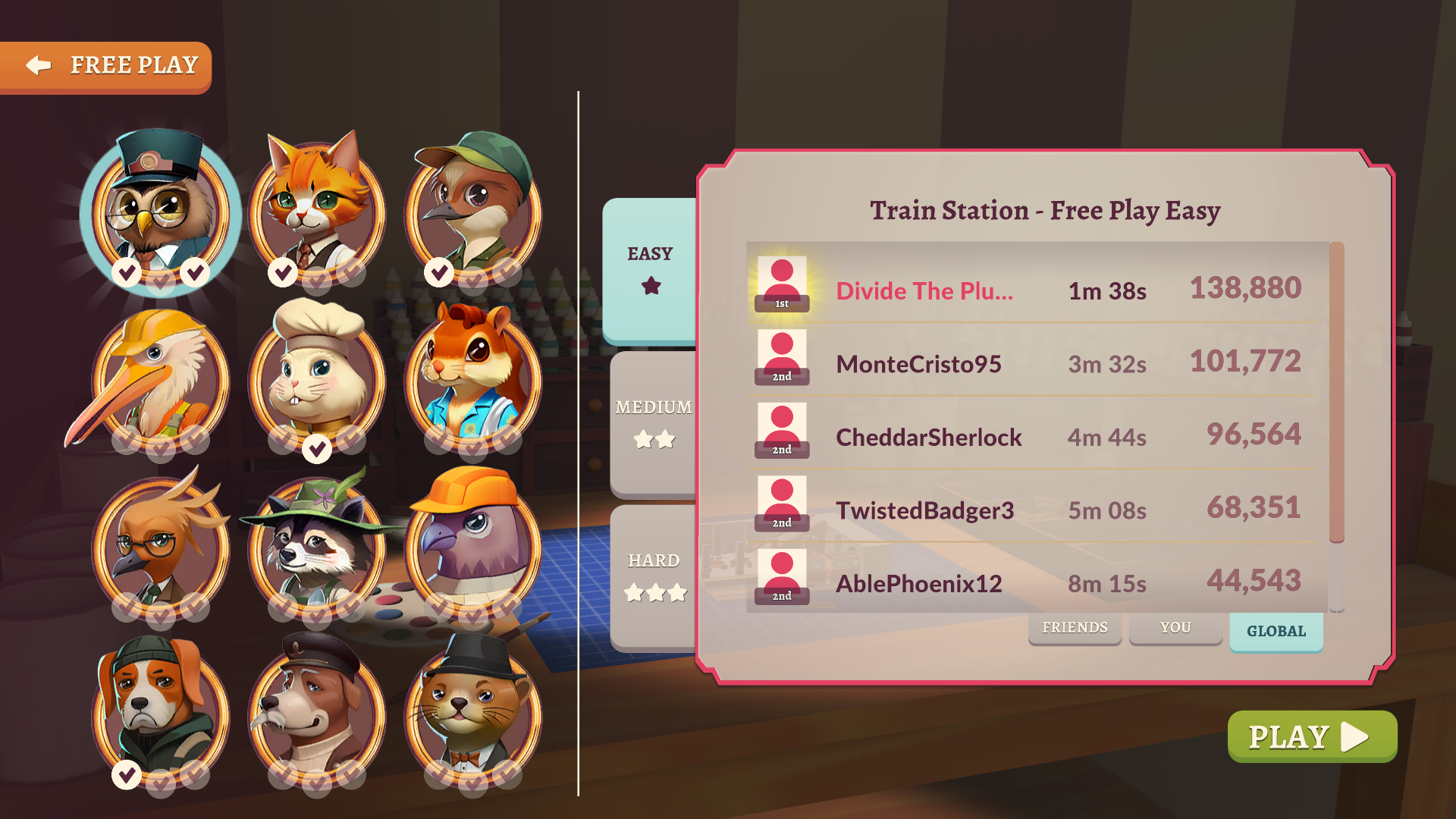This screenshot has width=1456, height=819.
Task: Pick the rabbit chef avatar
Action: (x=317, y=379)
